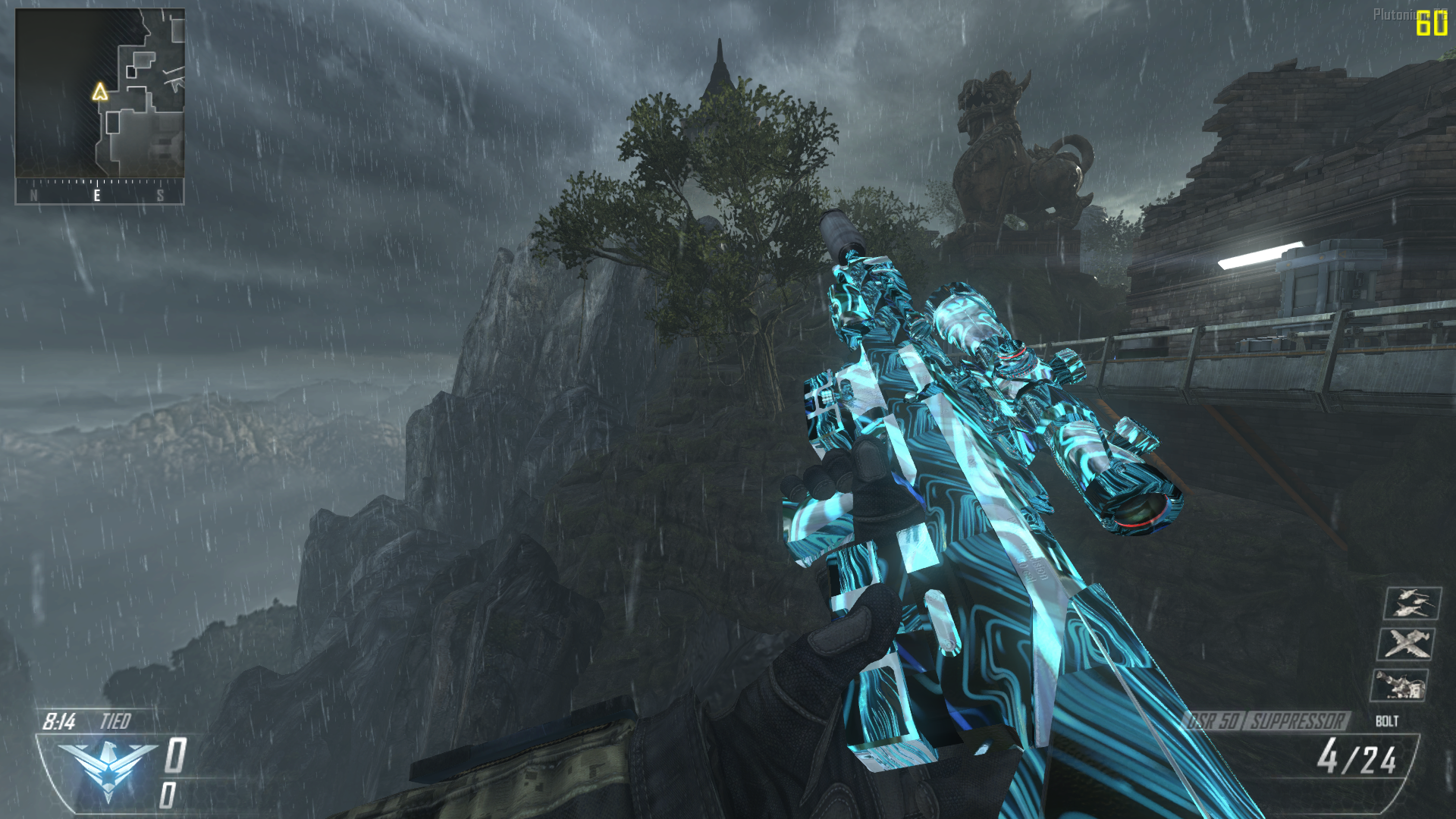1456x819 pixels.
Task: Select the yellow player arrow on the minimap
Action: pos(99,93)
